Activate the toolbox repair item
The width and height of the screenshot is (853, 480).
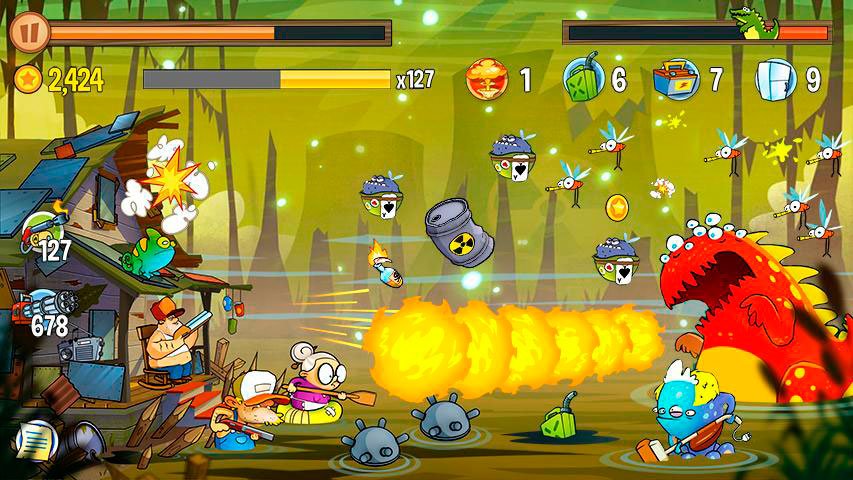[677, 79]
